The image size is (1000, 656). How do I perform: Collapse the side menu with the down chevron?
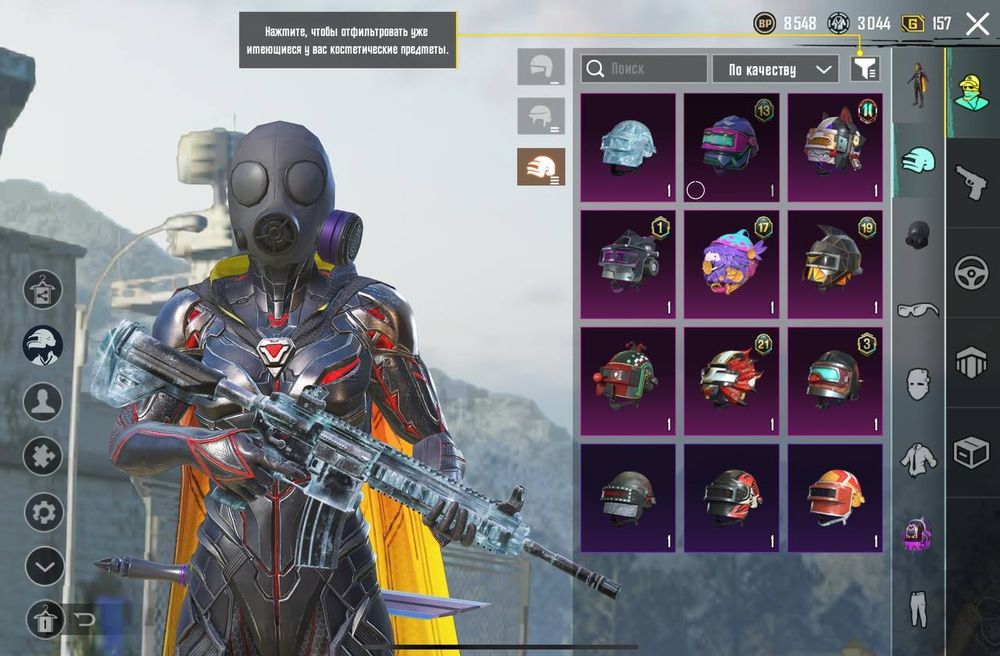44,567
